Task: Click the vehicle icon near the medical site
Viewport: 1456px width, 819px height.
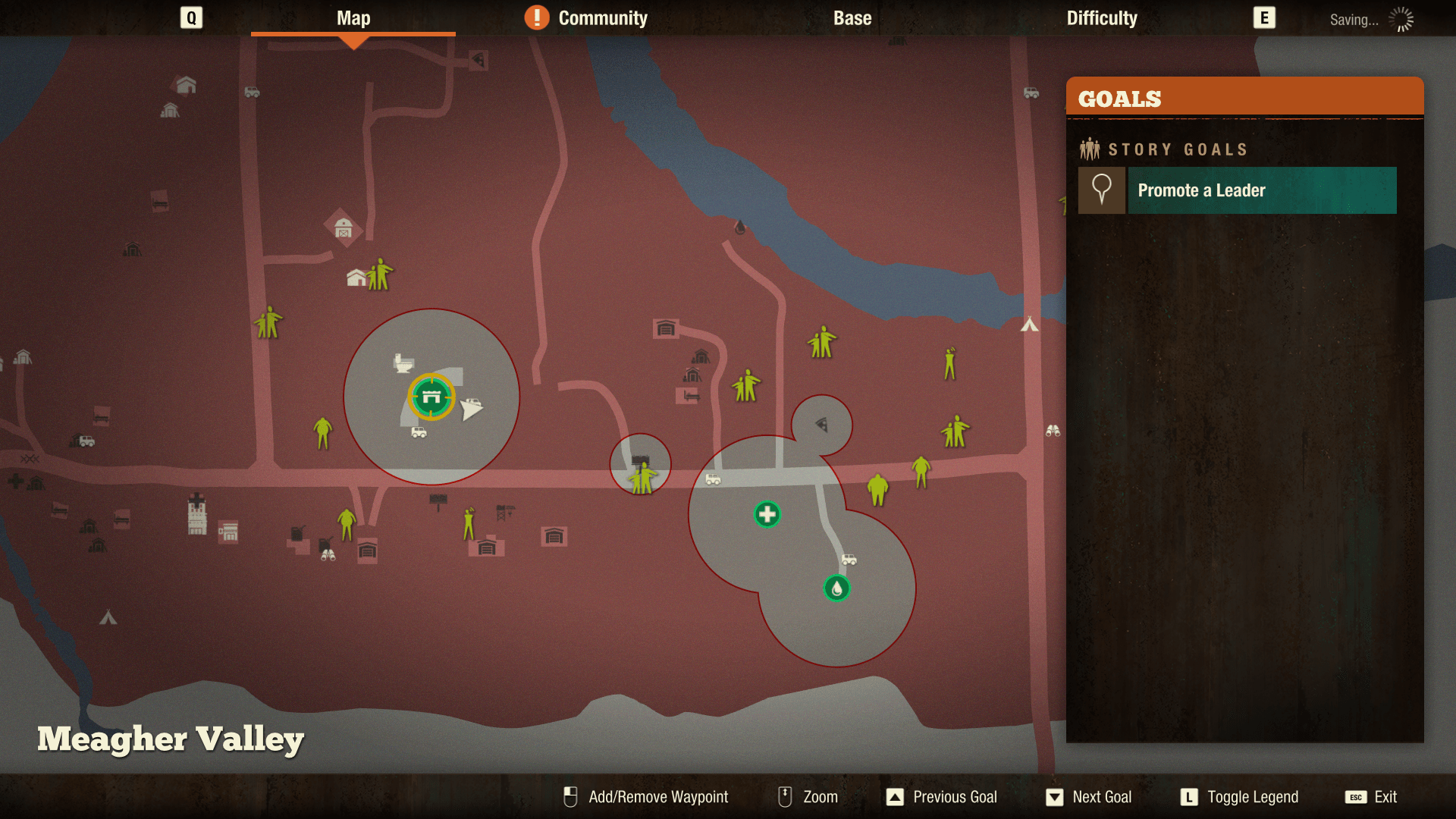Action: pos(849,559)
